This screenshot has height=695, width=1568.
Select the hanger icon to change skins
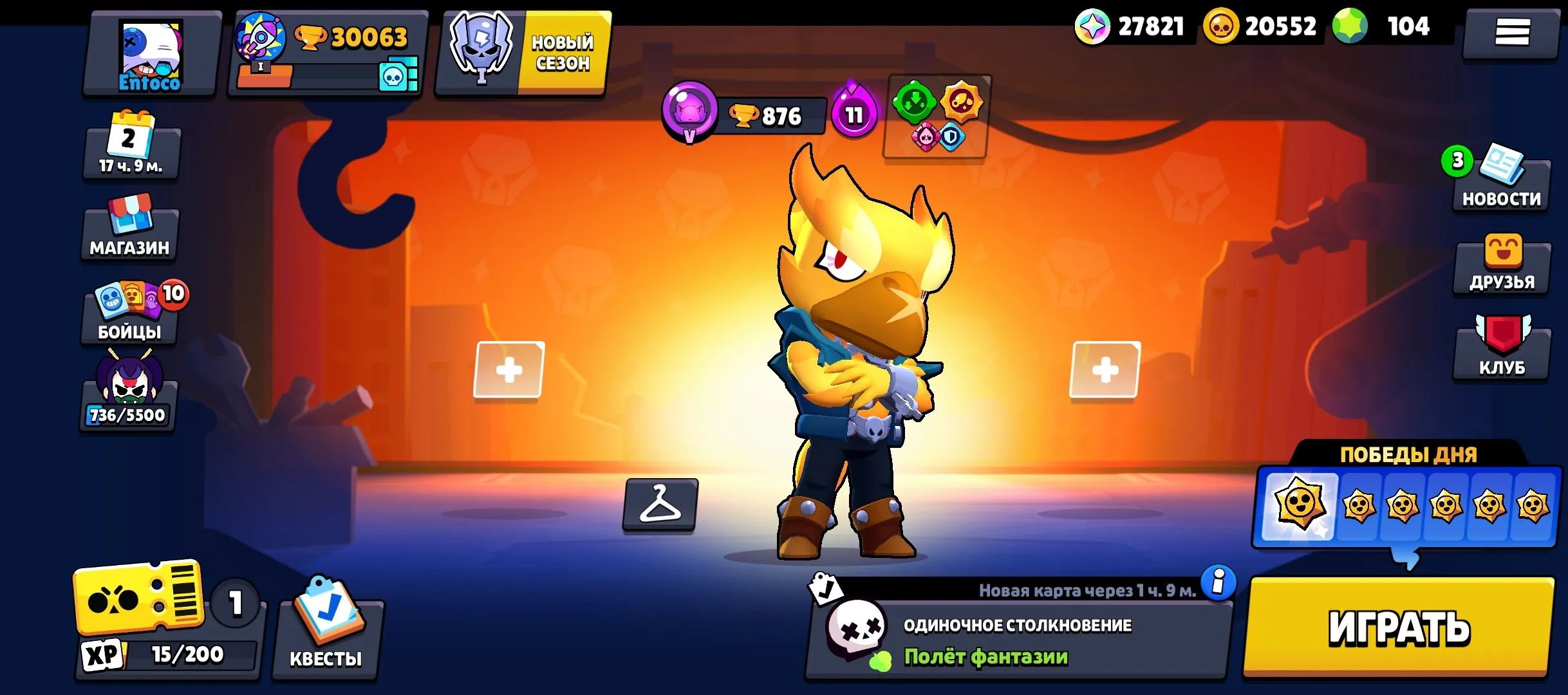click(661, 504)
